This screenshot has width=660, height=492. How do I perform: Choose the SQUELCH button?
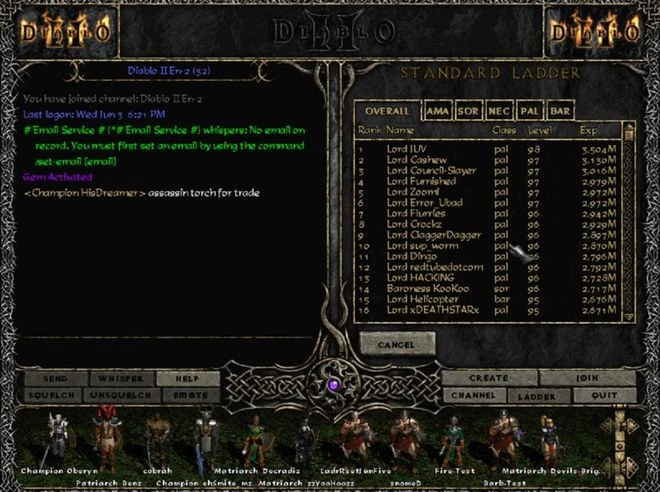[x=54, y=396]
